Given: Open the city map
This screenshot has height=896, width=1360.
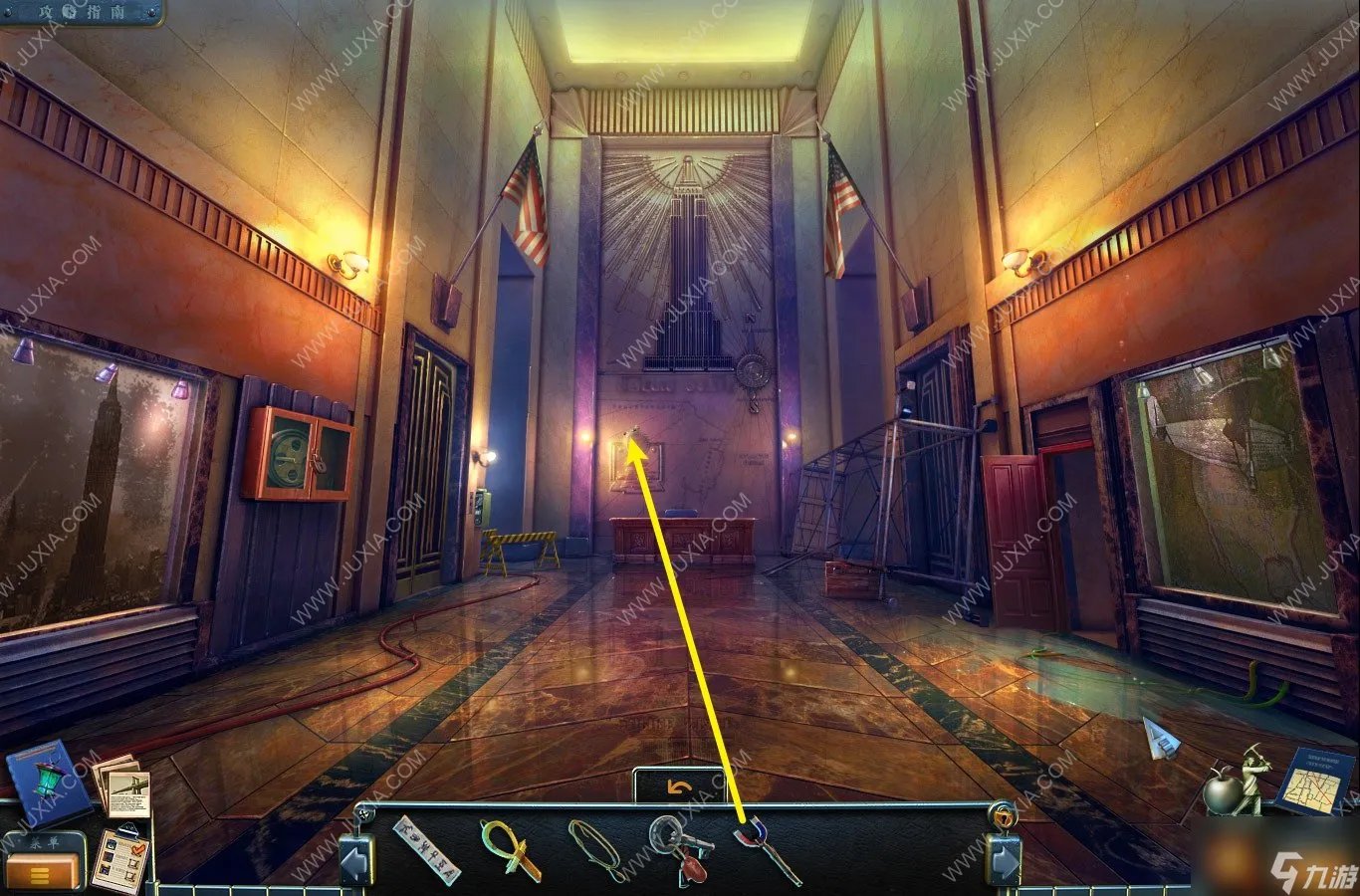Looking at the screenshot, I should click(x=1312, y=783).
